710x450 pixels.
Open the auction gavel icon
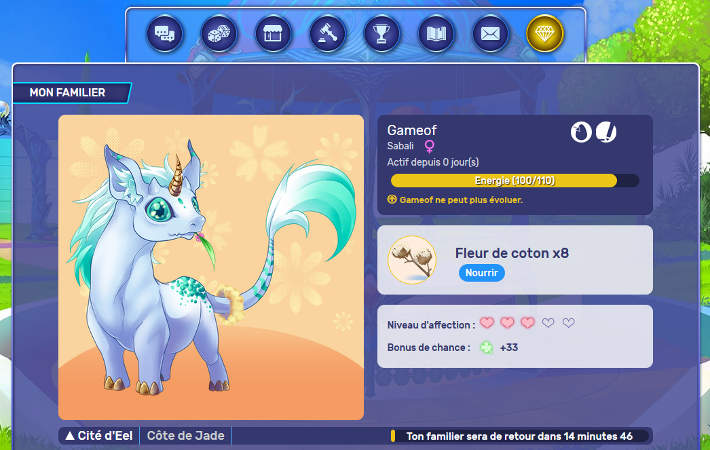[327, 33]
